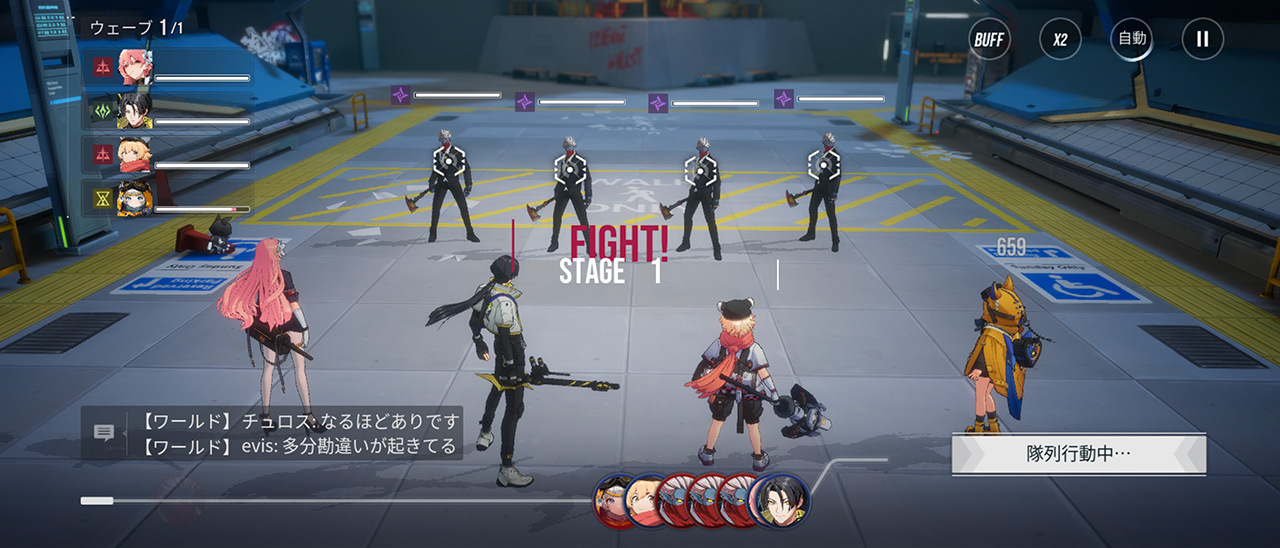Select the pink-haired character's party portrait
Screen dimensions: 1280x548
135,66
